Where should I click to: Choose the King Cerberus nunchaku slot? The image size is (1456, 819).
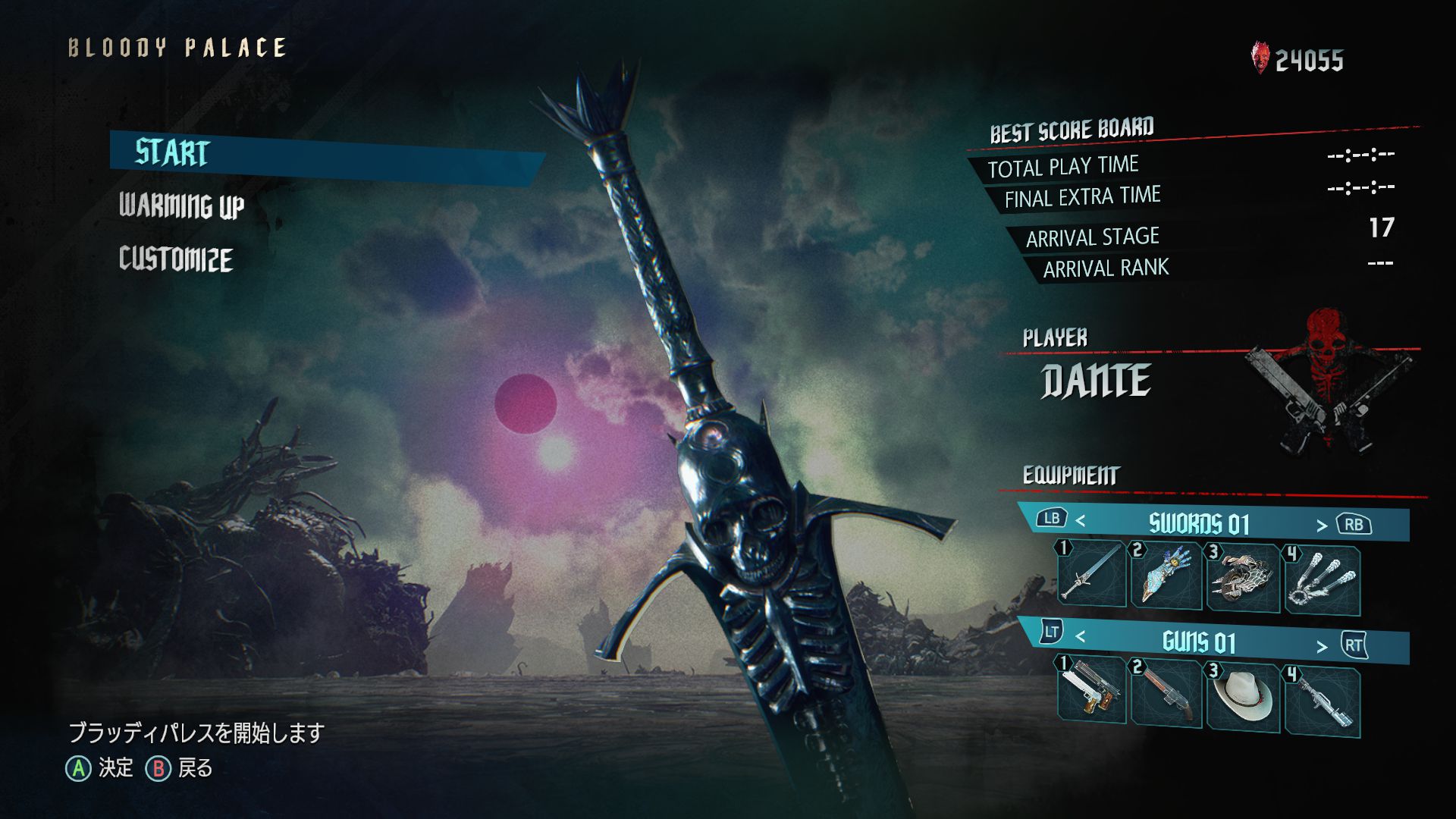[x=1321, y=582]
